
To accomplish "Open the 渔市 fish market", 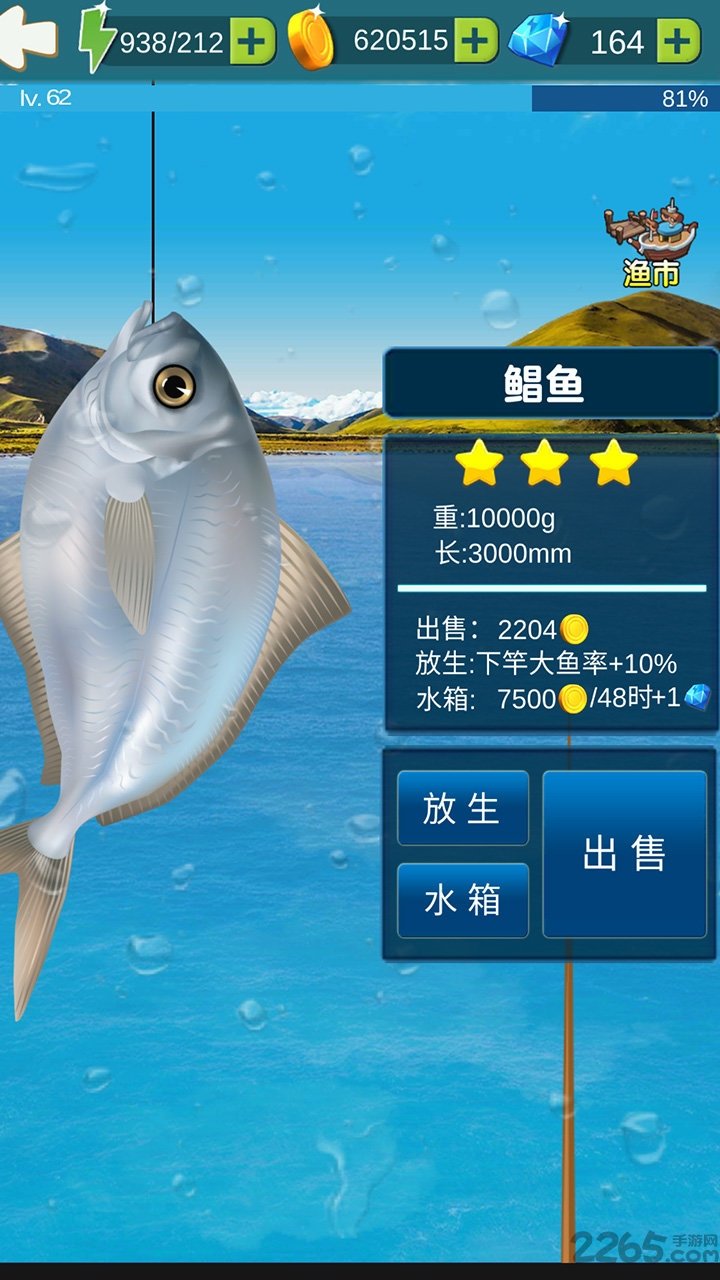I will 651,245.
